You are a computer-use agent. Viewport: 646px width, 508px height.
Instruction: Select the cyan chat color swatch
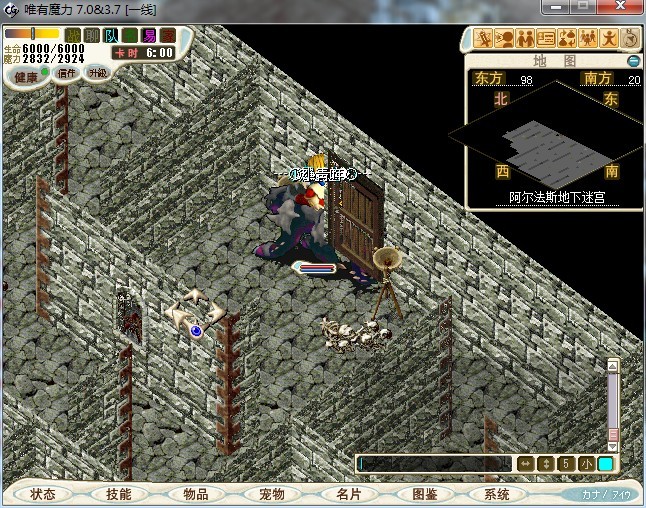point(605,464)
